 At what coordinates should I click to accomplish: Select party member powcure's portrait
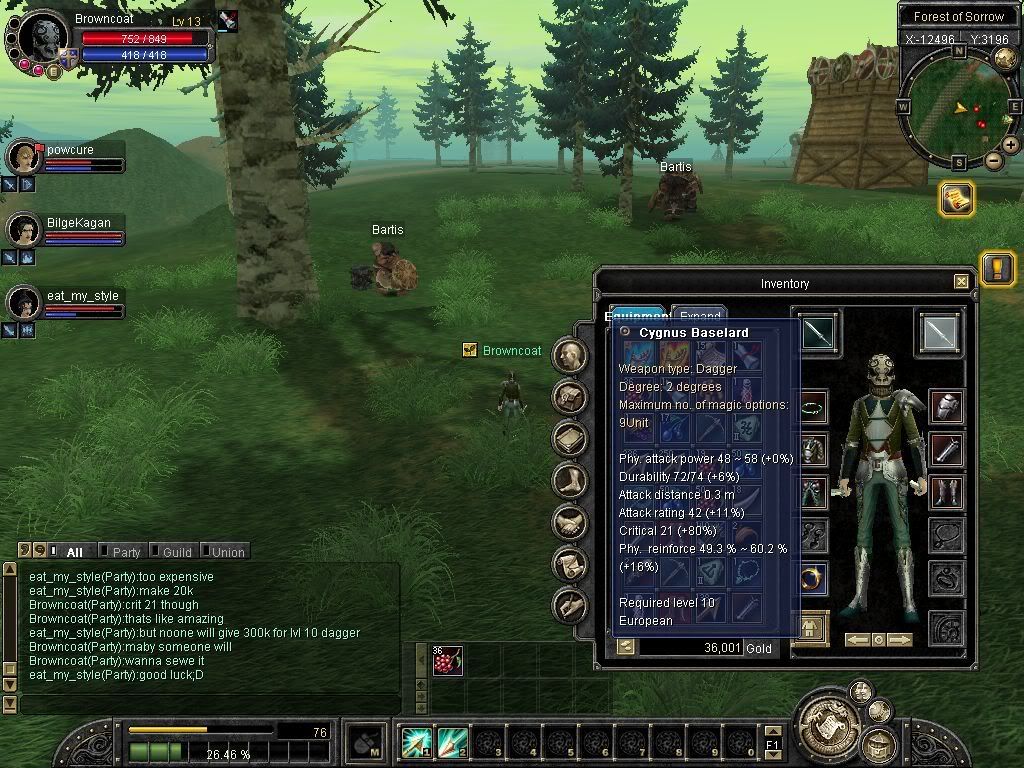pyautogui.click(x=23, y=157)
